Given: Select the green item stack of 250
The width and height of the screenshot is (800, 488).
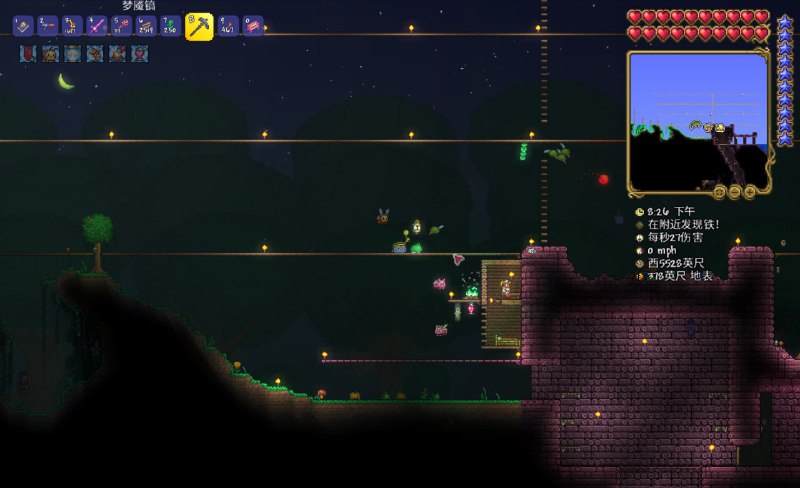Looking at the screenshot, I should click(x=171, y=25).
